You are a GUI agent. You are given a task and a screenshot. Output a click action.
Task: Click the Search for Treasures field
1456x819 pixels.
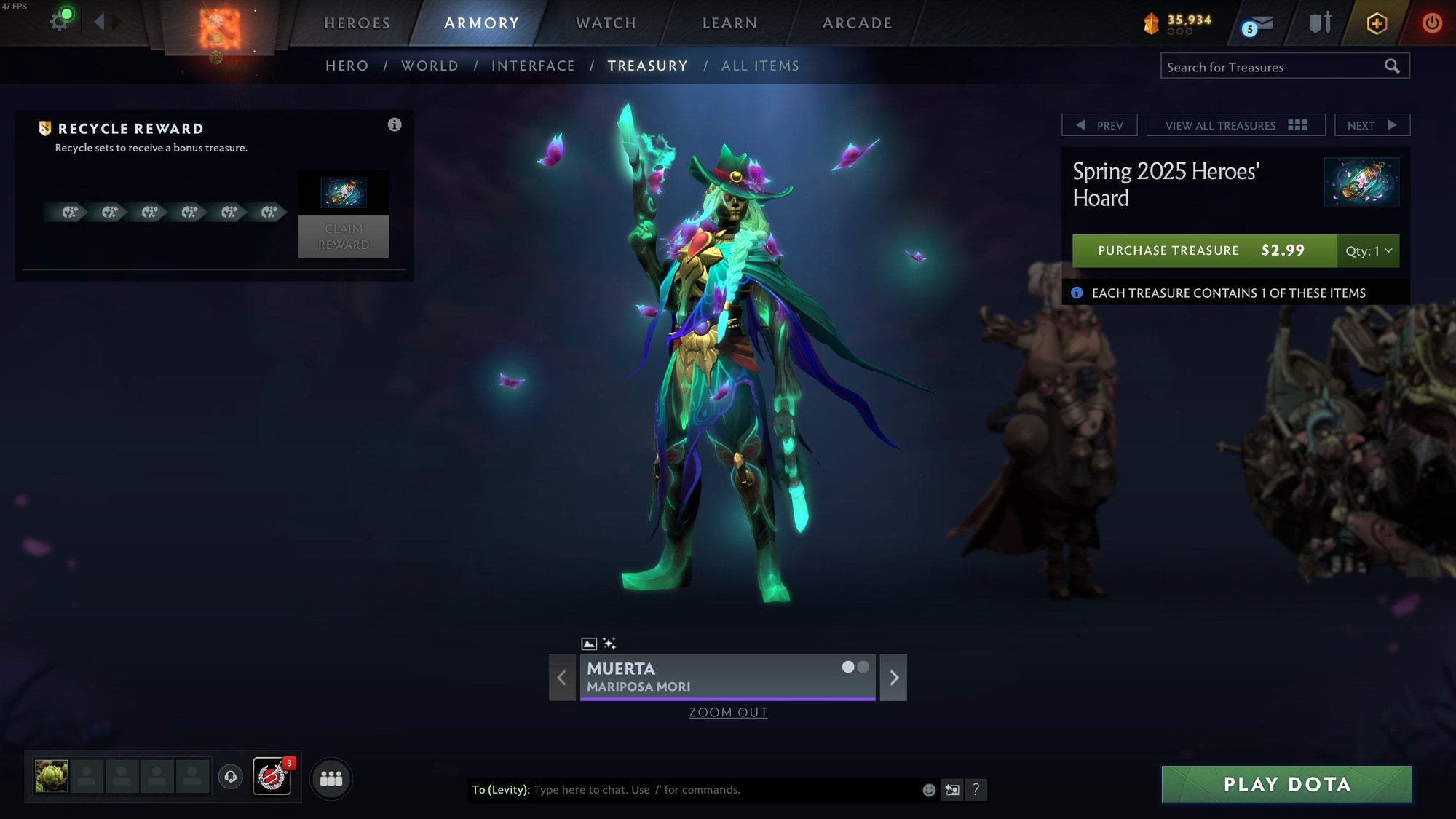pos(1273,67)
